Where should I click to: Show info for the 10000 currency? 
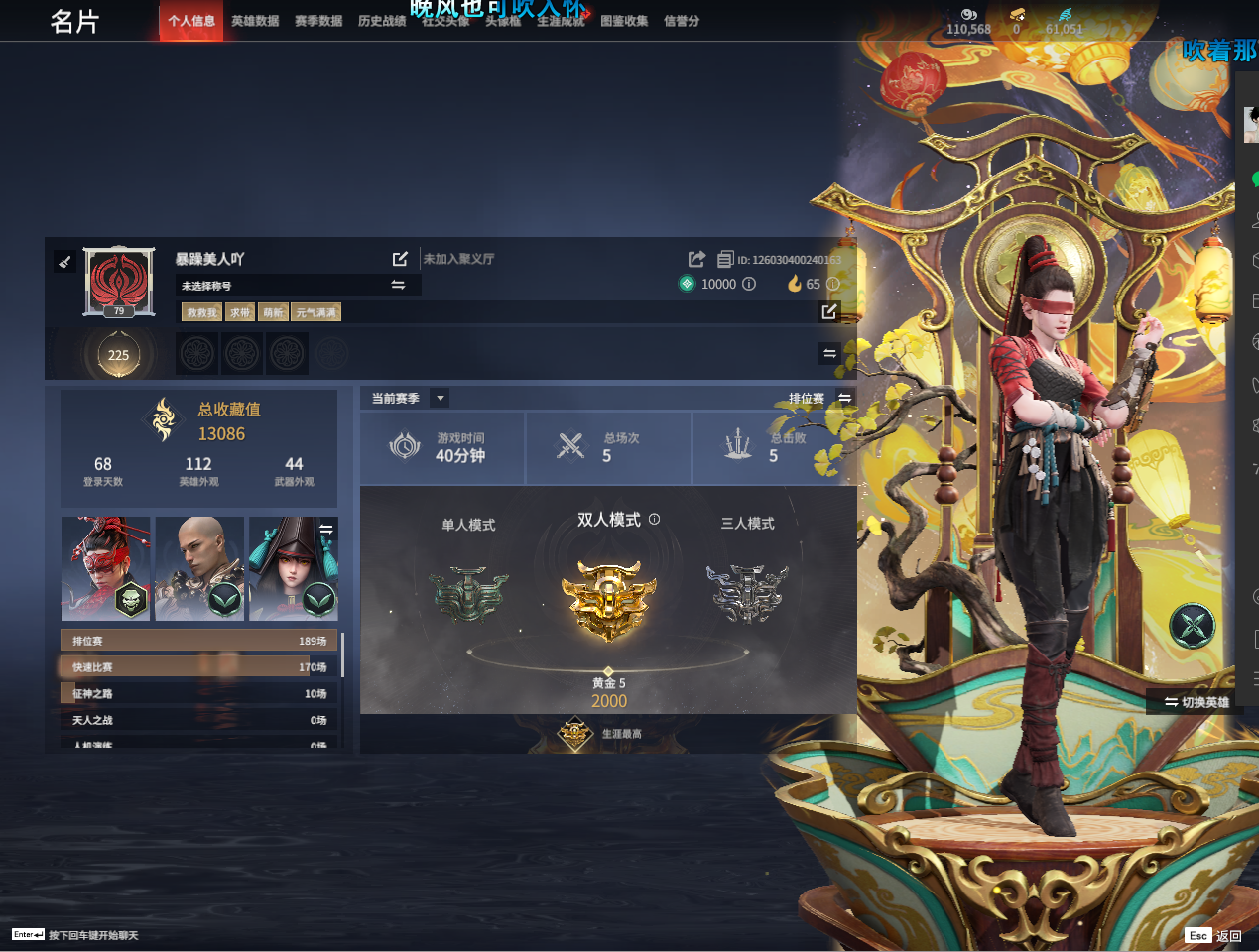749,284
